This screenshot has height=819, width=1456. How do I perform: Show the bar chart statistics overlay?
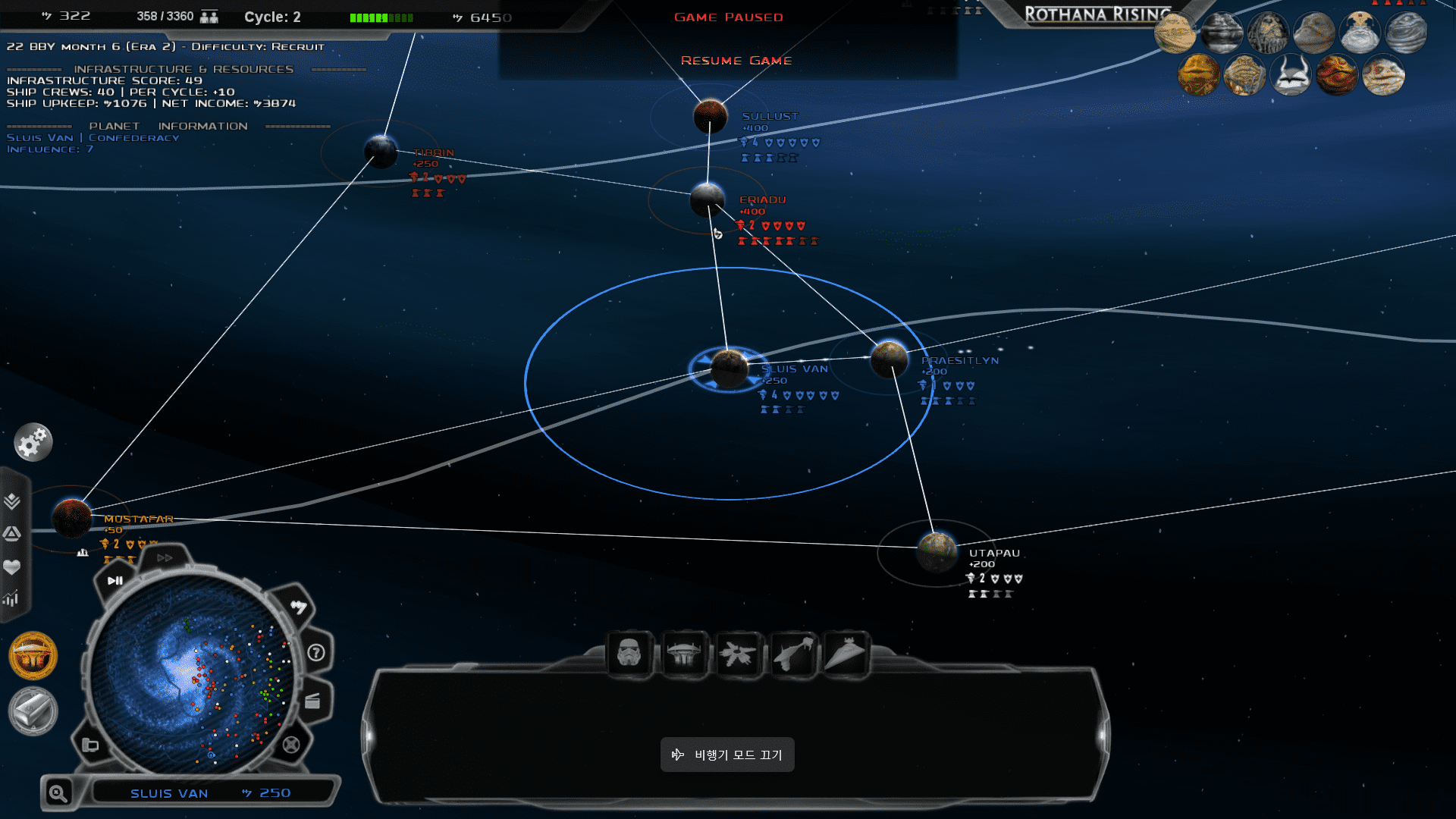11,599
